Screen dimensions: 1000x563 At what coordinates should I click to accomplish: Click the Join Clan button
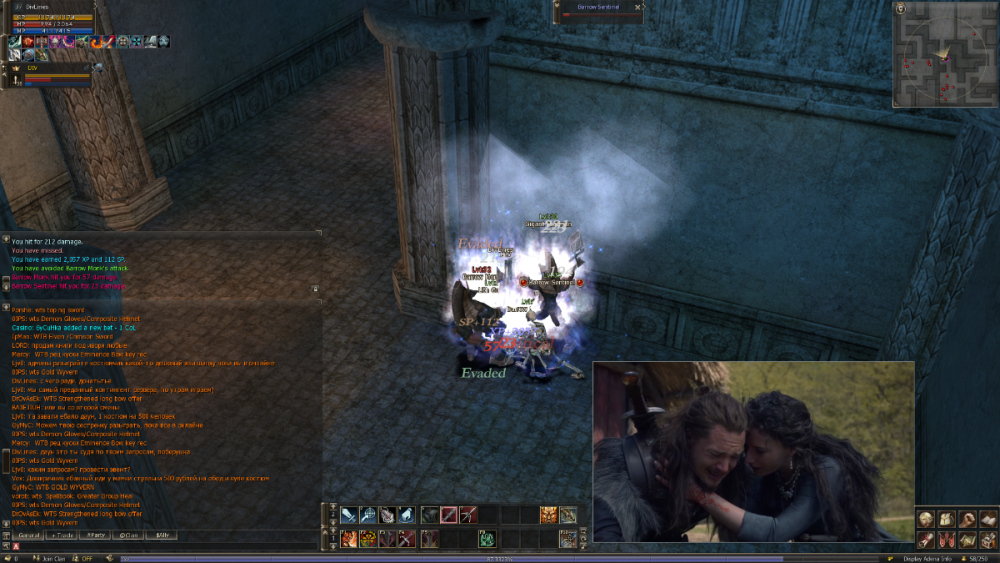50,558
